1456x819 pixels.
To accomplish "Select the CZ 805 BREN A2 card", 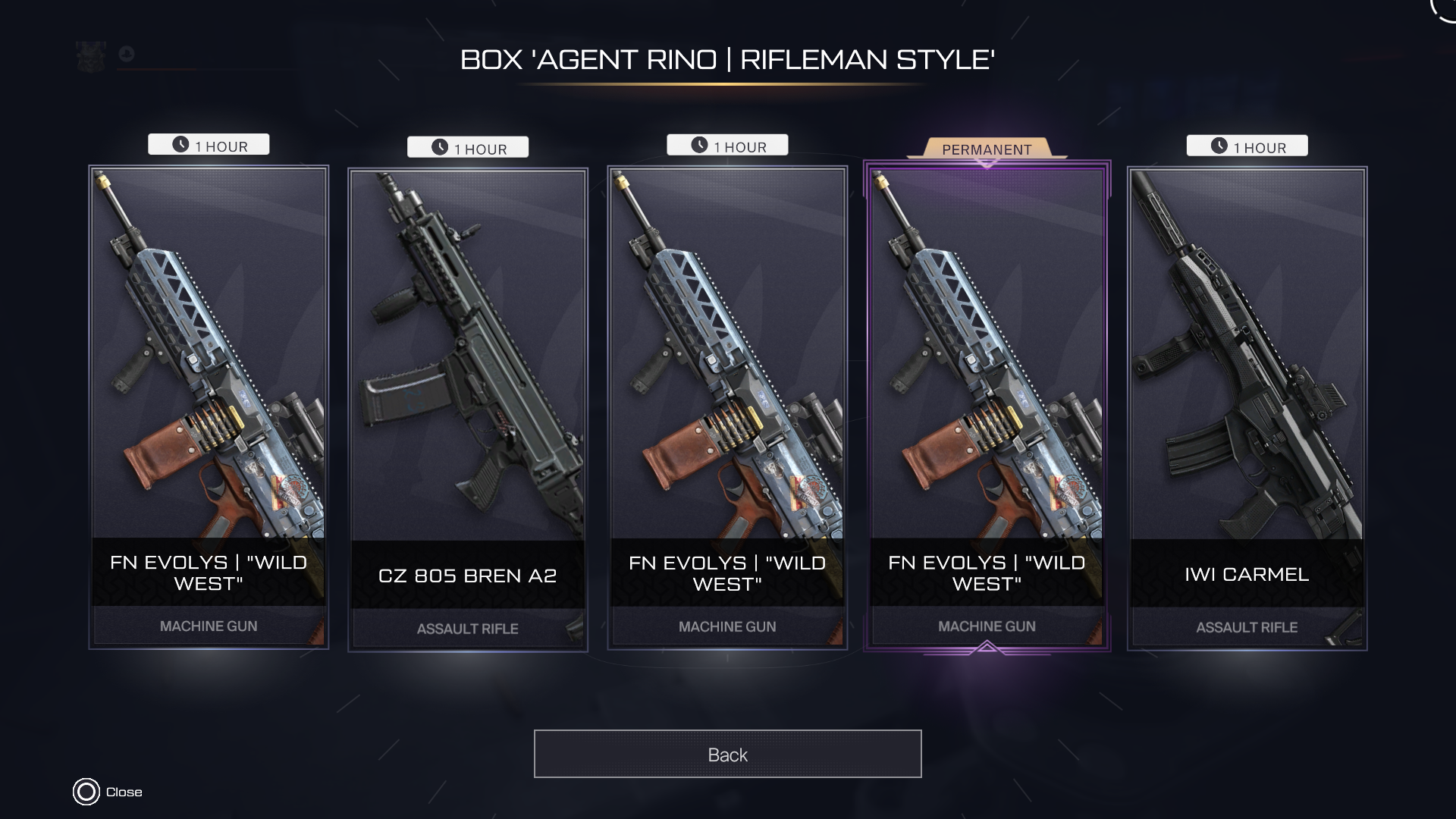I will (x=467, y=409).
